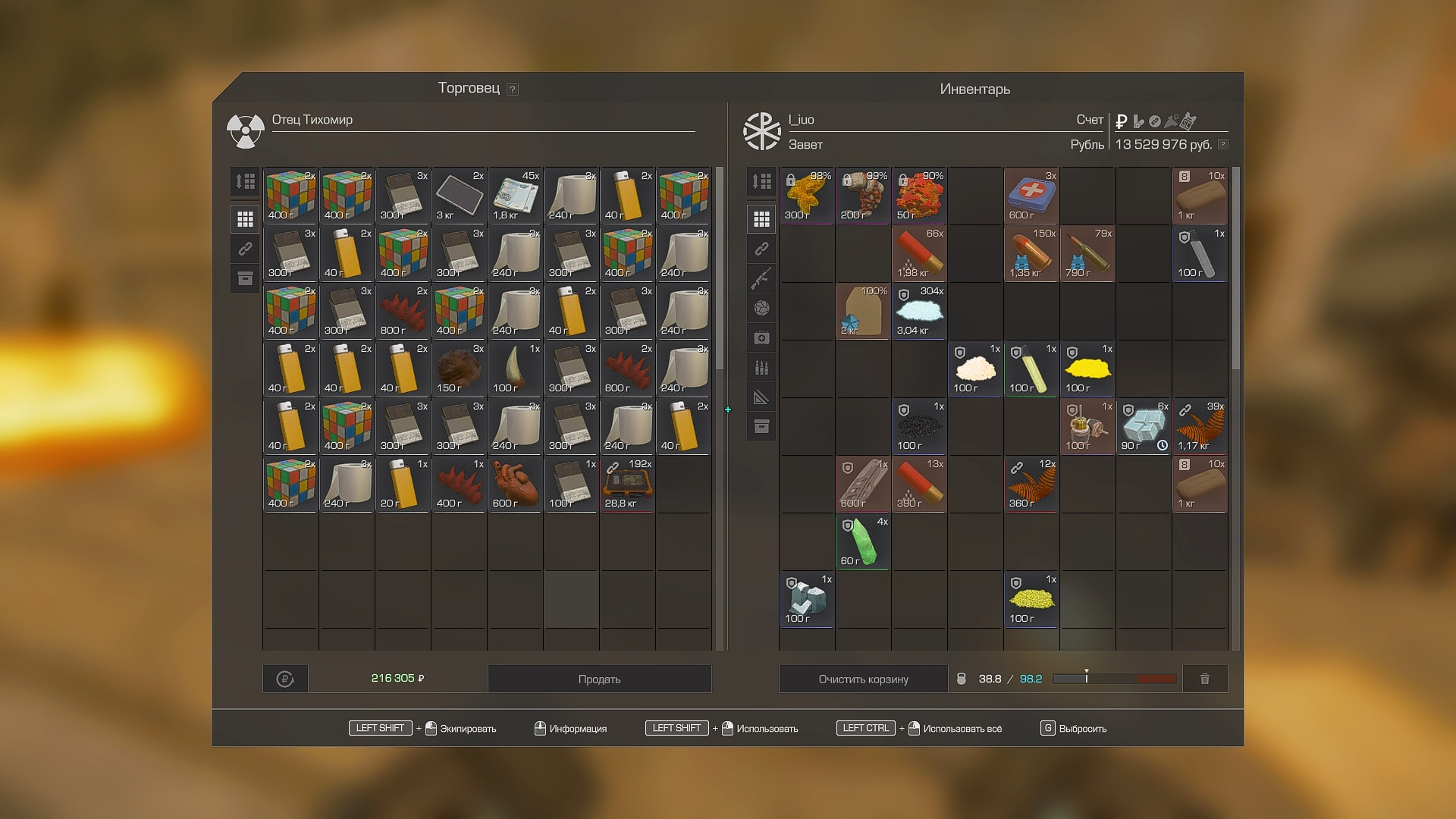Select the ruble currency account icon
The image size is (1456, 819).
pos(1122,121)
